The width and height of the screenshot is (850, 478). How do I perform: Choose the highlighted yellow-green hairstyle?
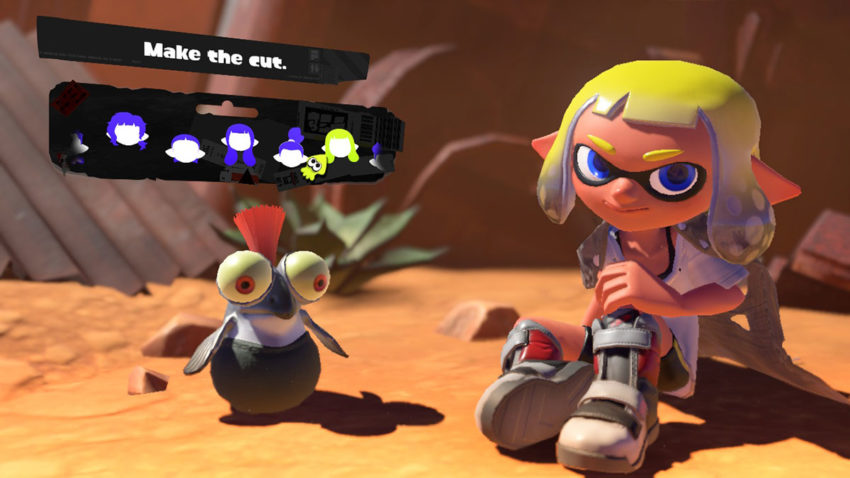point(342,146)
